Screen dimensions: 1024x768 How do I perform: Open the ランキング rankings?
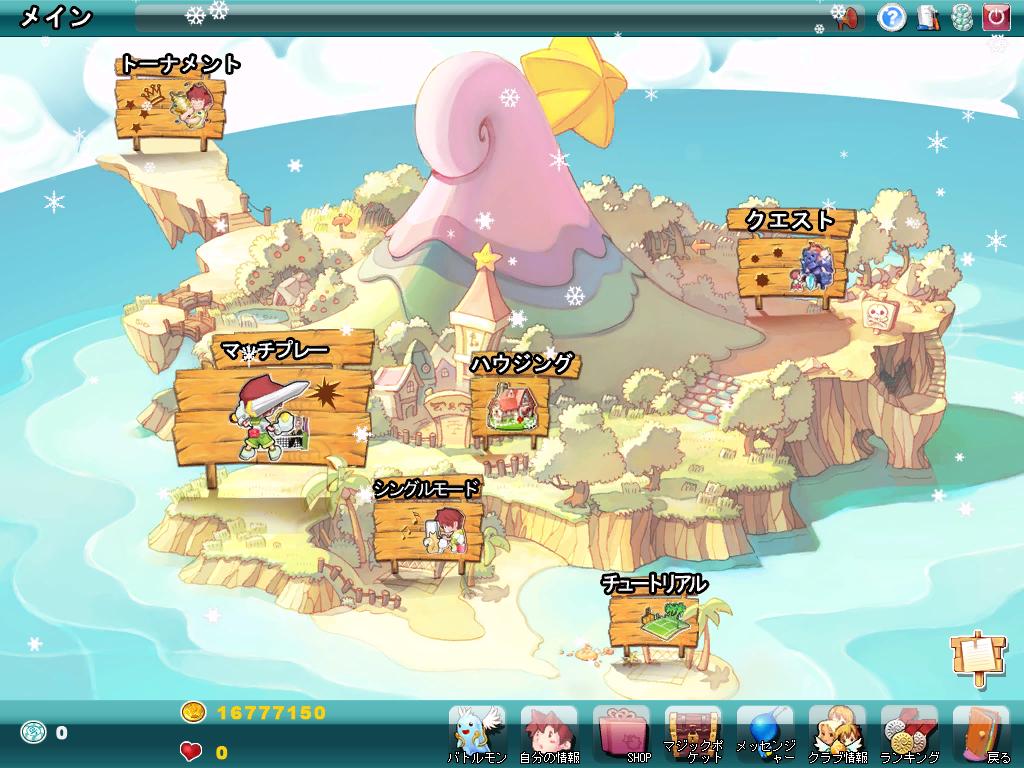point(909,733)
